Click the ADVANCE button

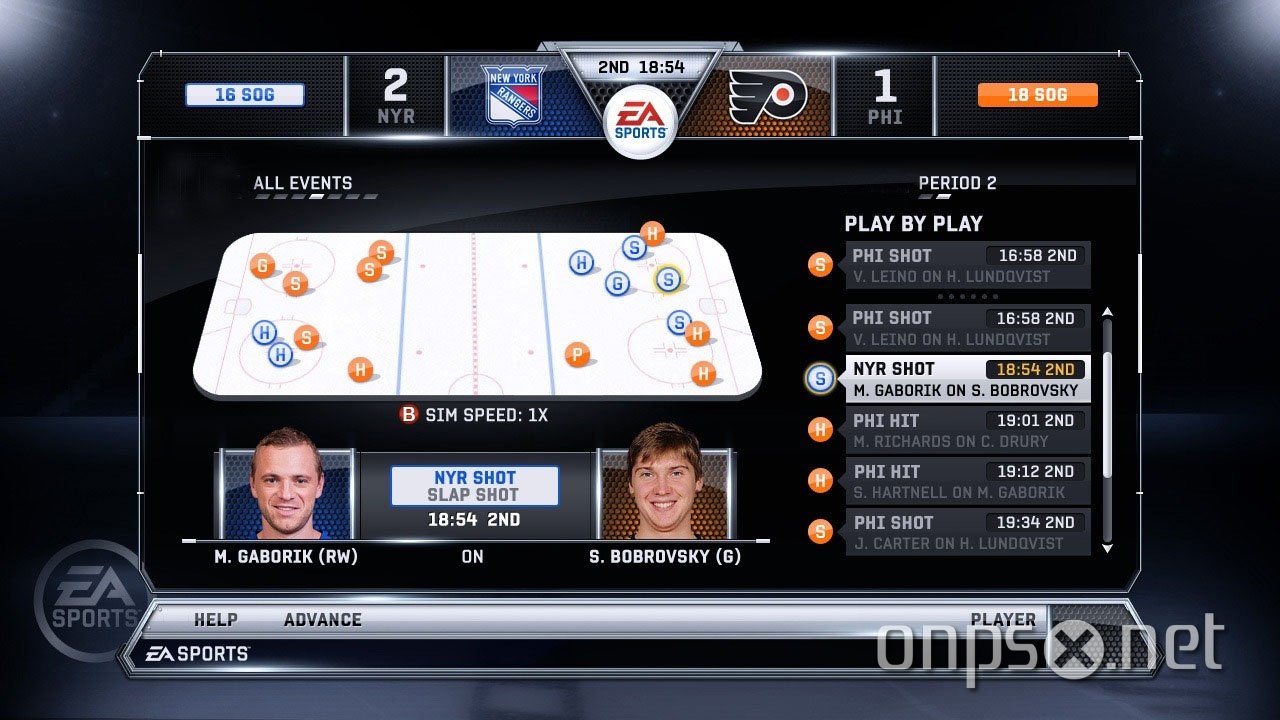point(322,619)
